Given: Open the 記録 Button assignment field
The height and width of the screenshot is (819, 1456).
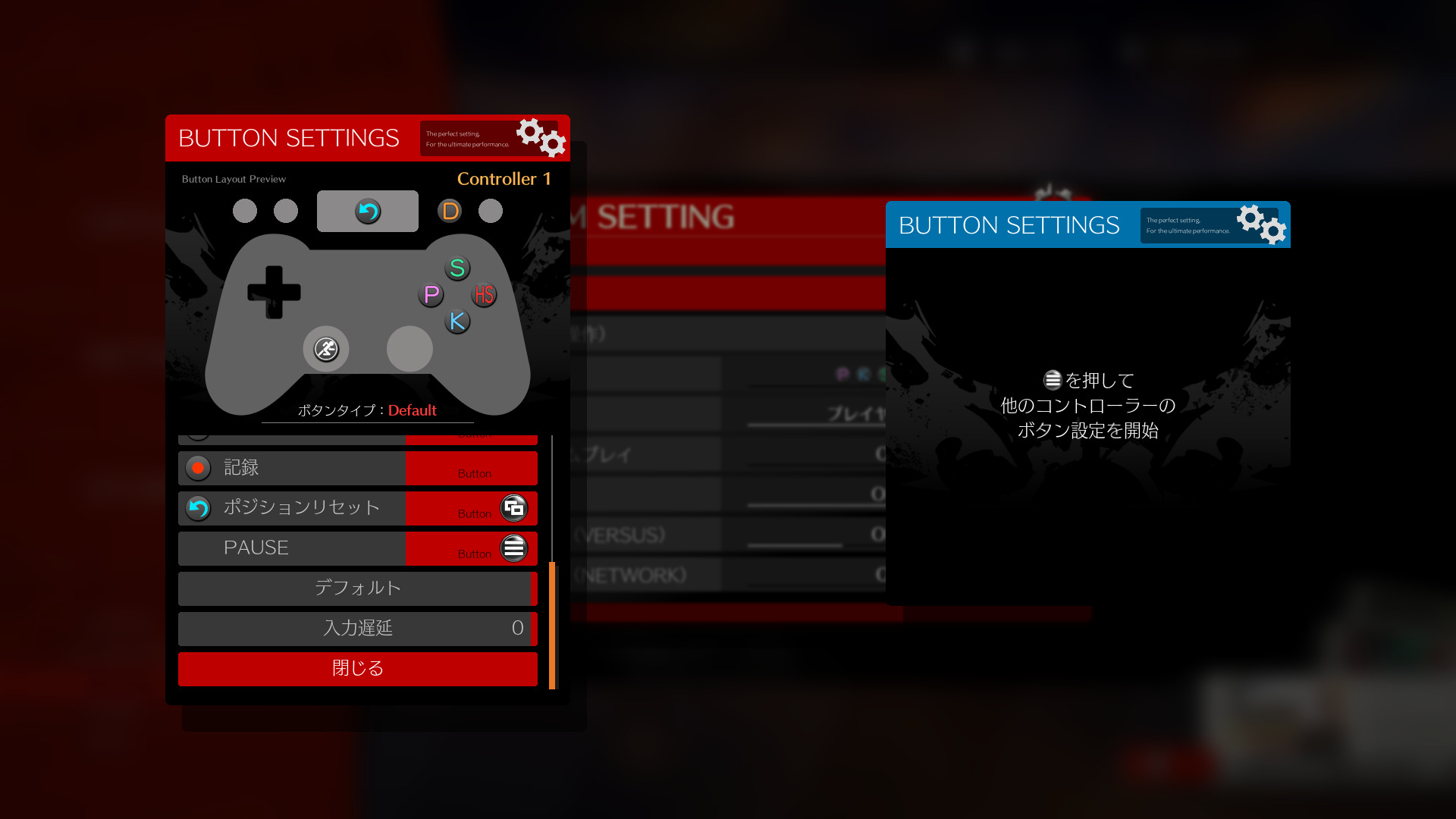Looking at the screenshot, I should click(472, 468).
